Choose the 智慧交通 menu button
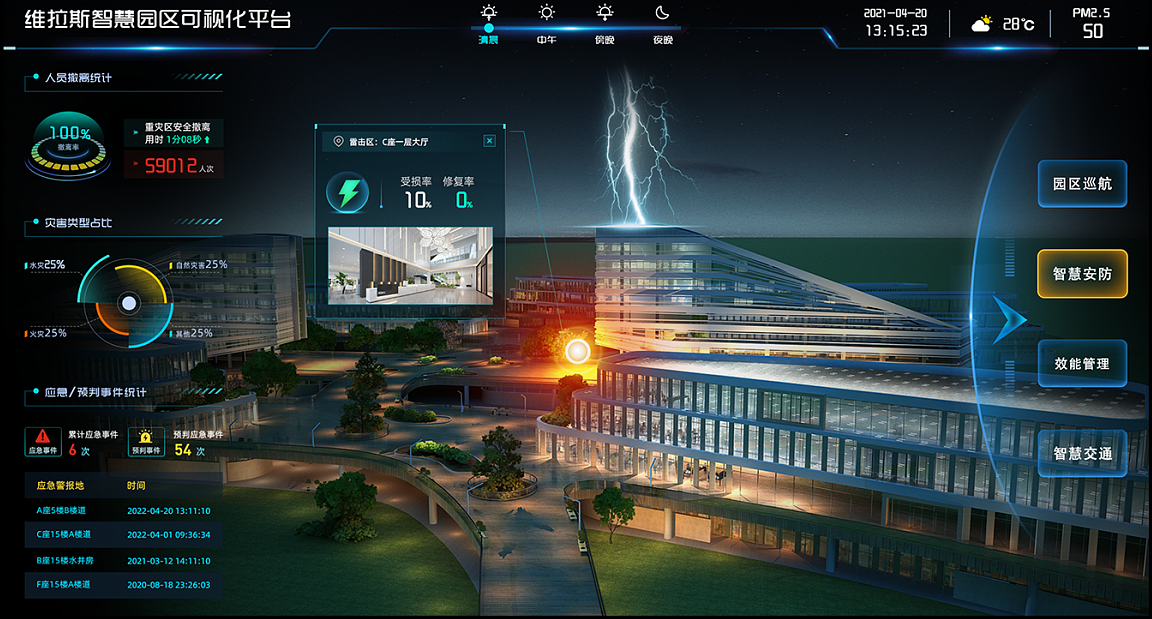 coord(1082,454)
